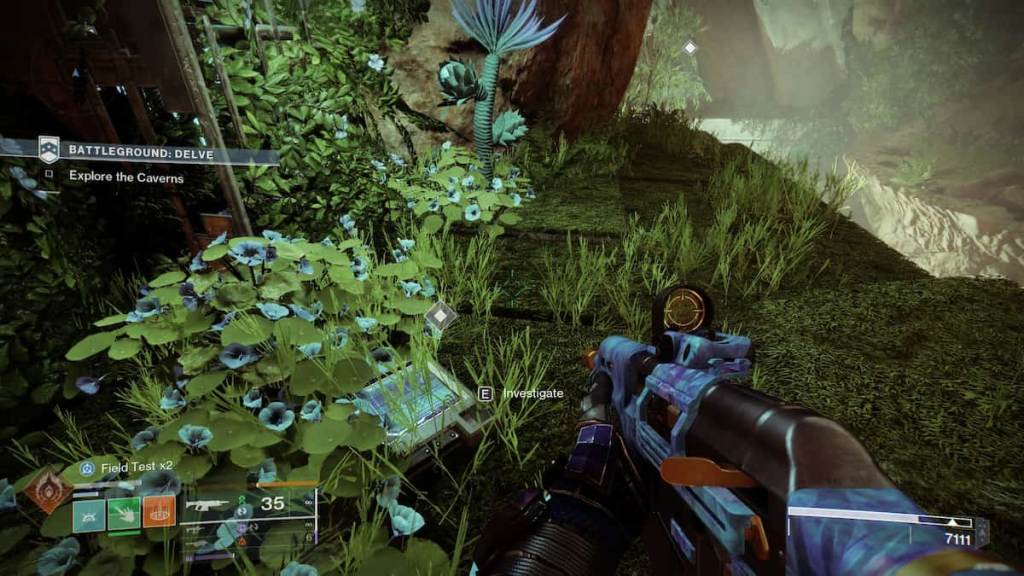Select the Explore the Caverns objective
The height and width of the screenshot is (576, 1024).
(126, 176)
